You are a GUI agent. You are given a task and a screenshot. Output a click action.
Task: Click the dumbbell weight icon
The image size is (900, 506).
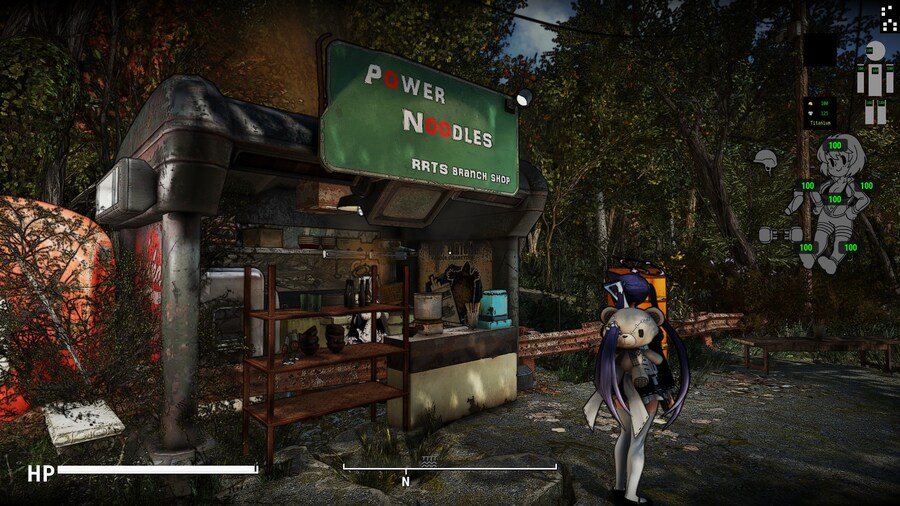pos(773,234)
